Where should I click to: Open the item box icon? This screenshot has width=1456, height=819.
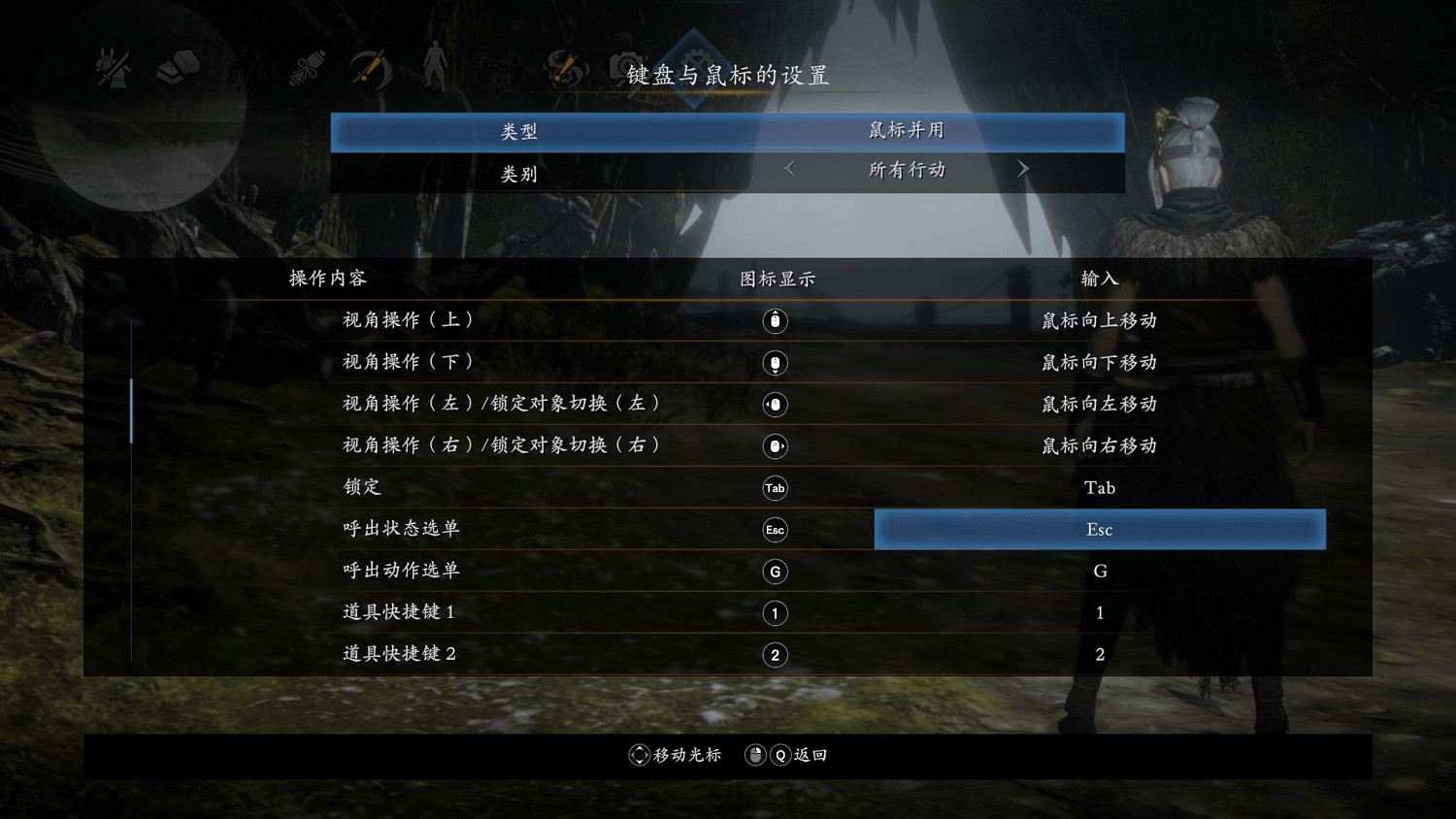pos(178,68)
